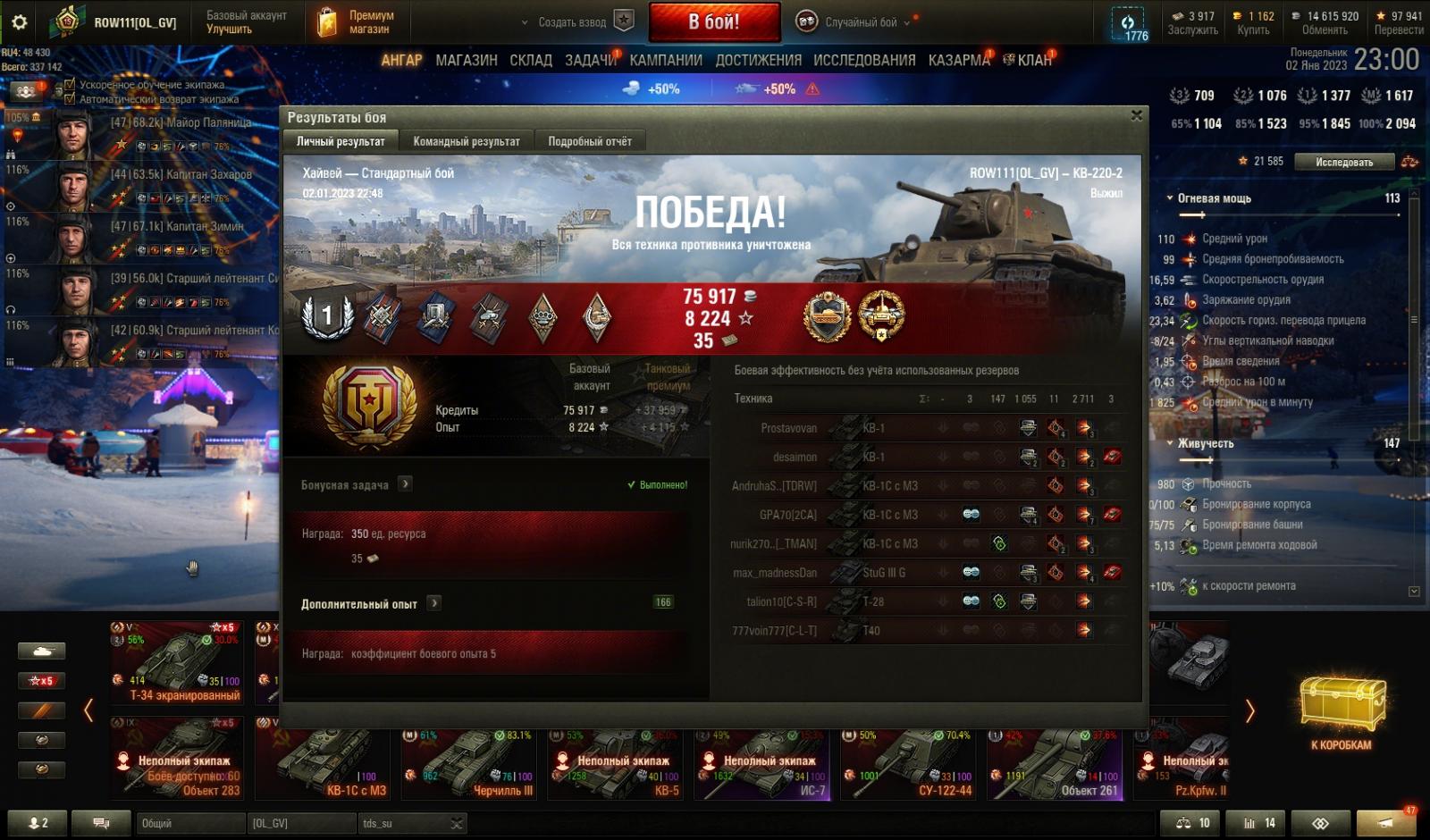Image resolution: width=1430 pixels, height=840 pixels.
Task: Collapse the Огневая мощь section
Action: point(1170,198)
